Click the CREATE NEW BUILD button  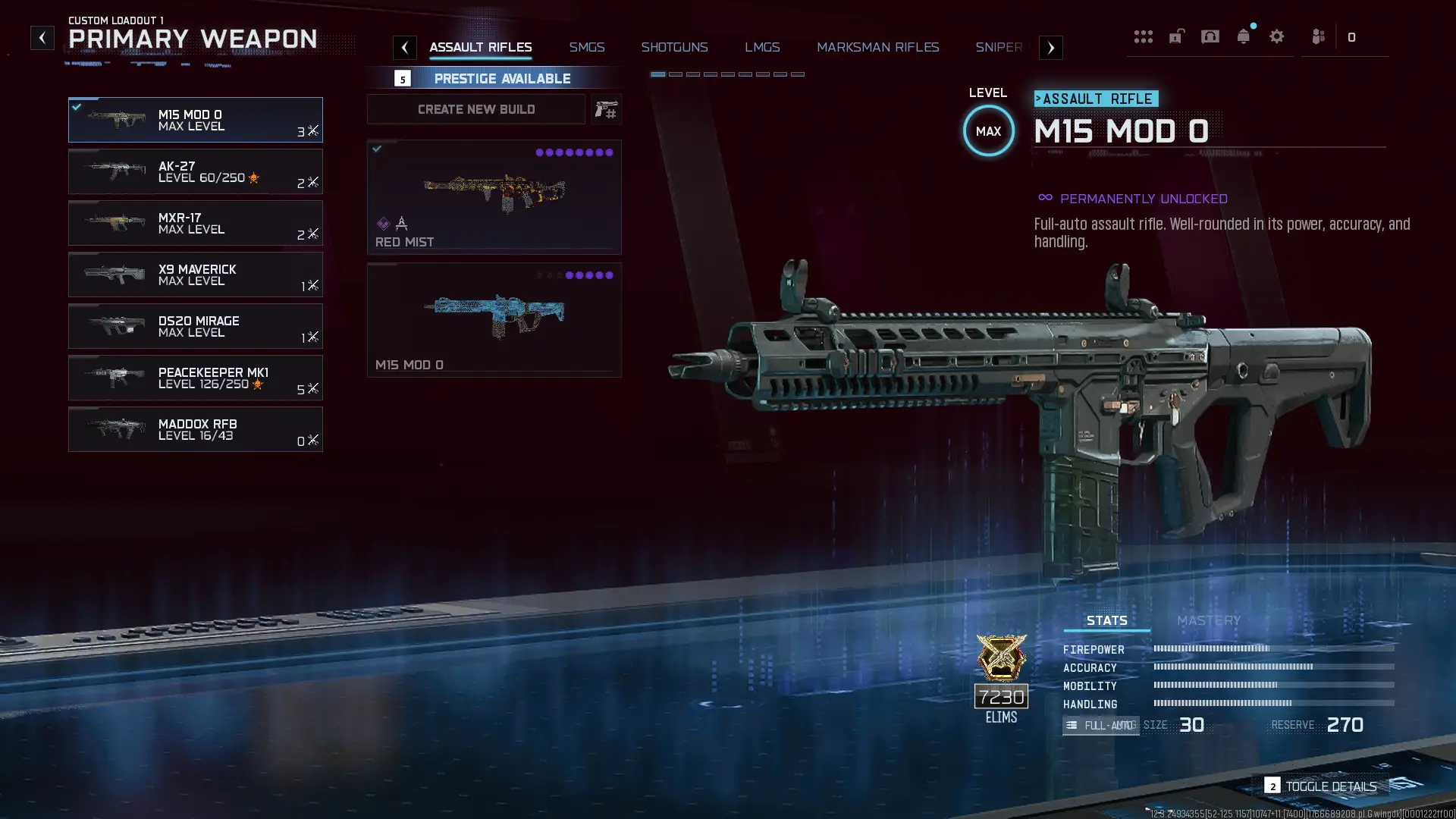click(475, 109)
